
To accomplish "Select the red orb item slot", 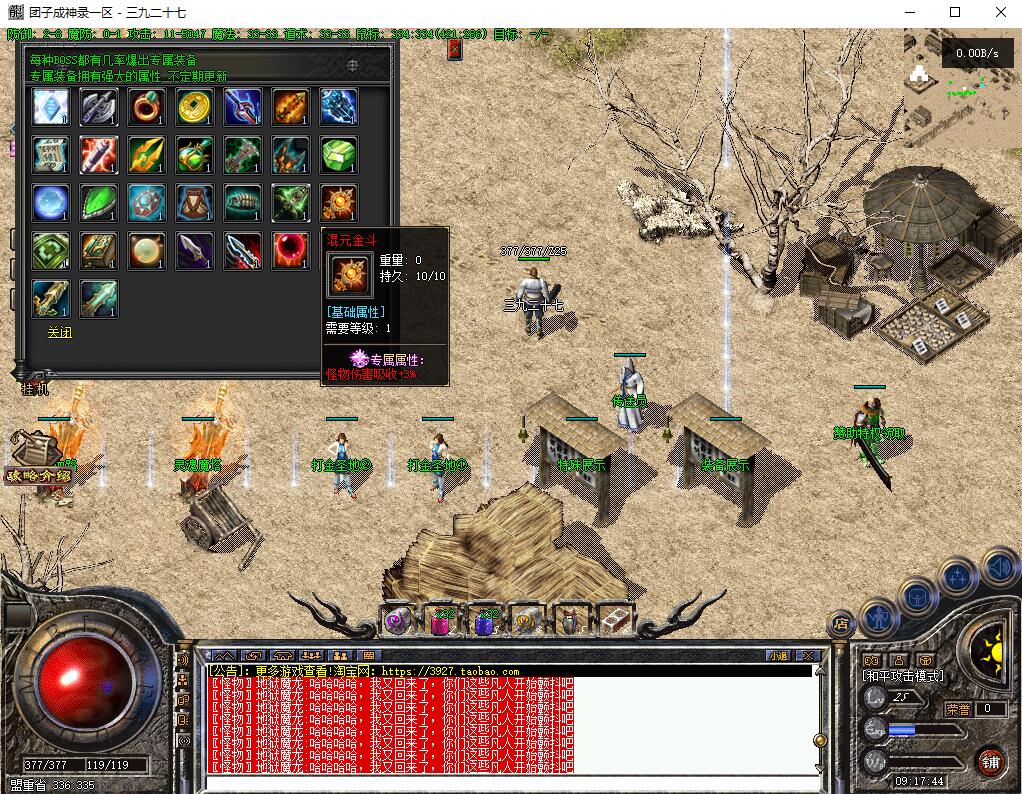I will pyautogui.click(x=291, y=250).
